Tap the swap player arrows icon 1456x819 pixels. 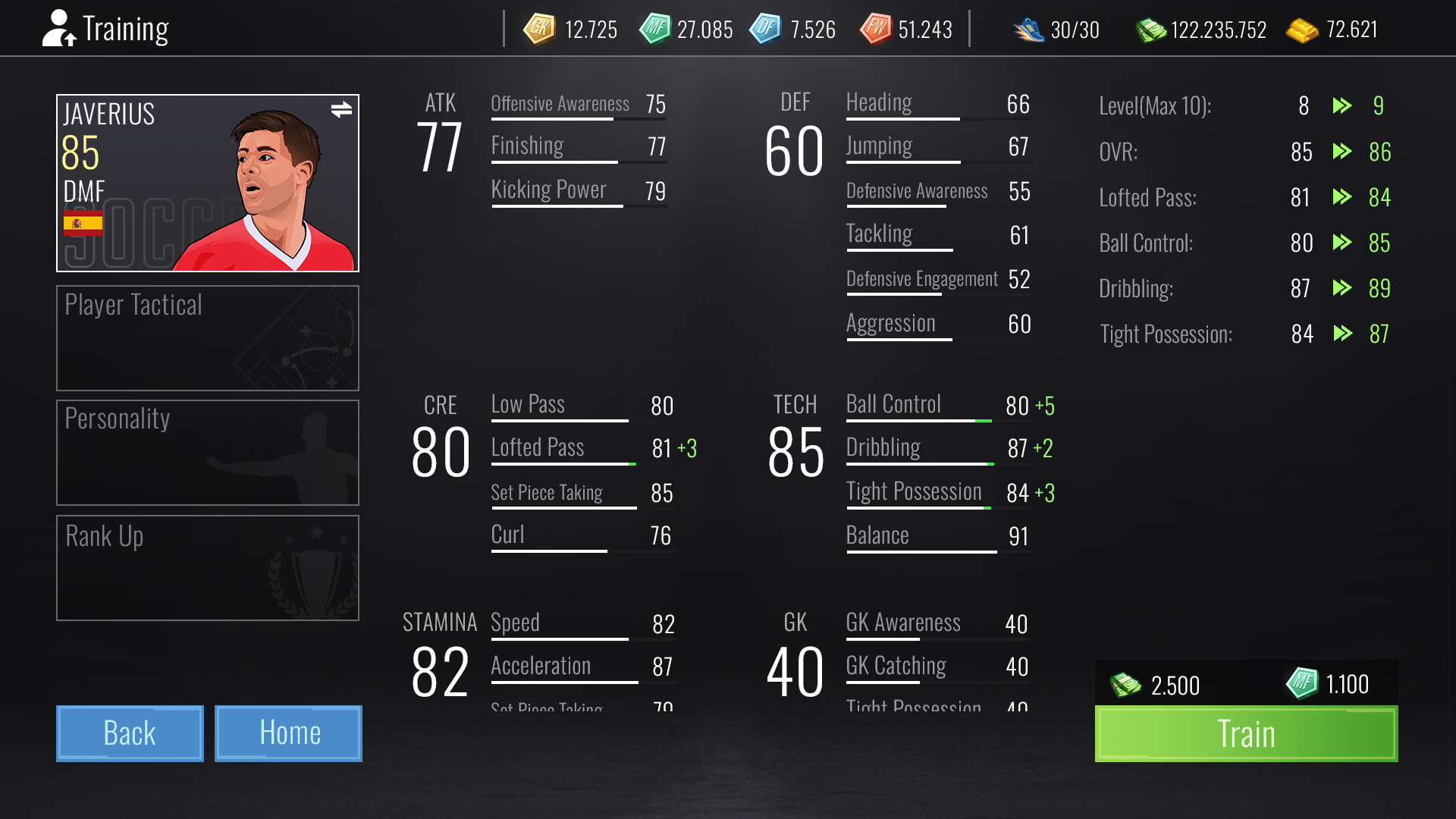pos(341,110)
